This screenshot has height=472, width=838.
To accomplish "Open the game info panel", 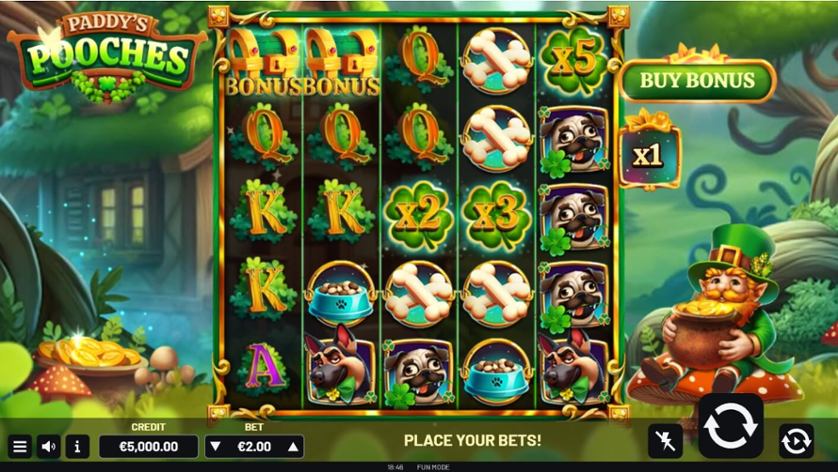I will coord(79,446).
